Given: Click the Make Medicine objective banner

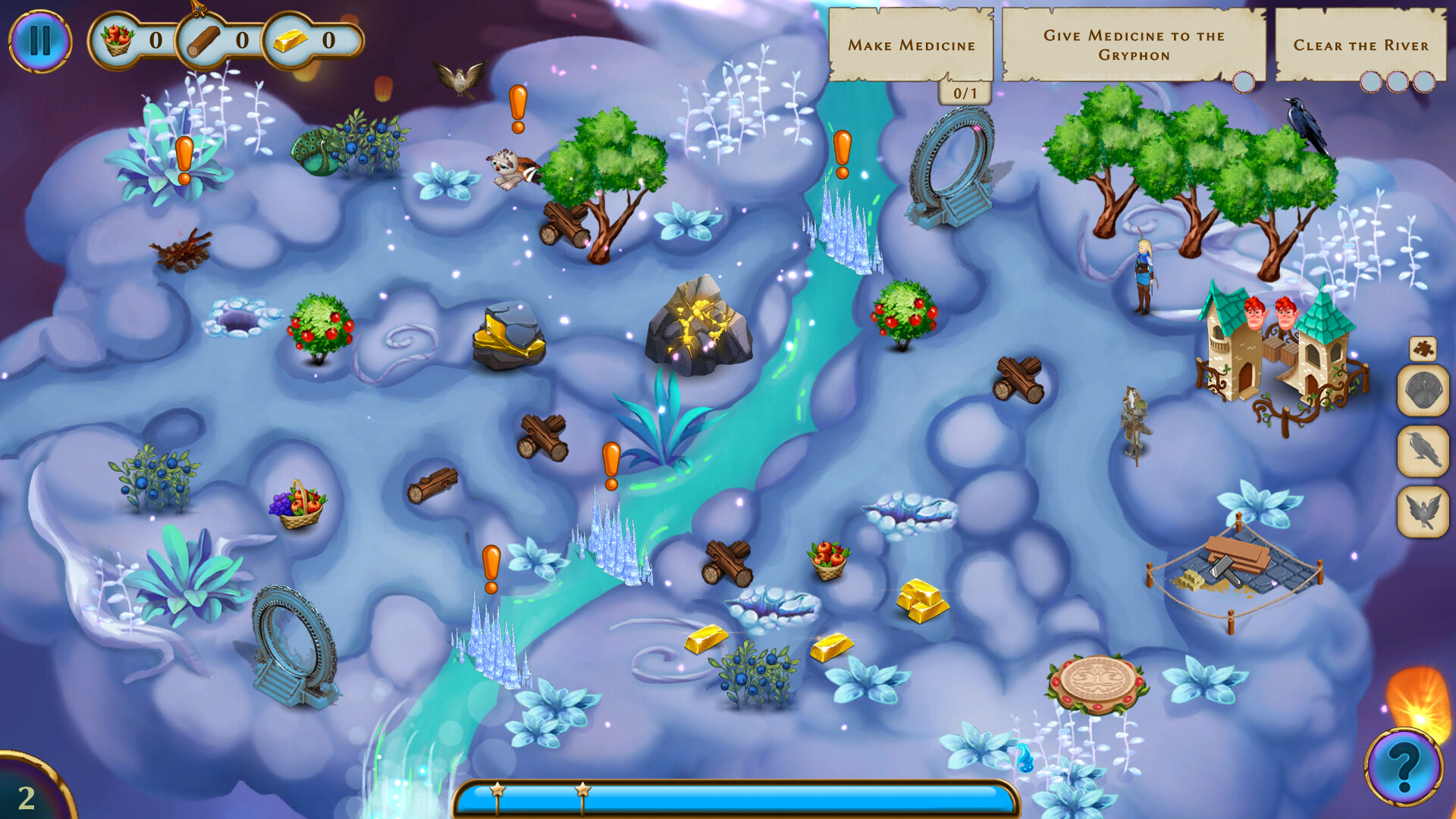Looking at the screenshot, I should point(913,45).
